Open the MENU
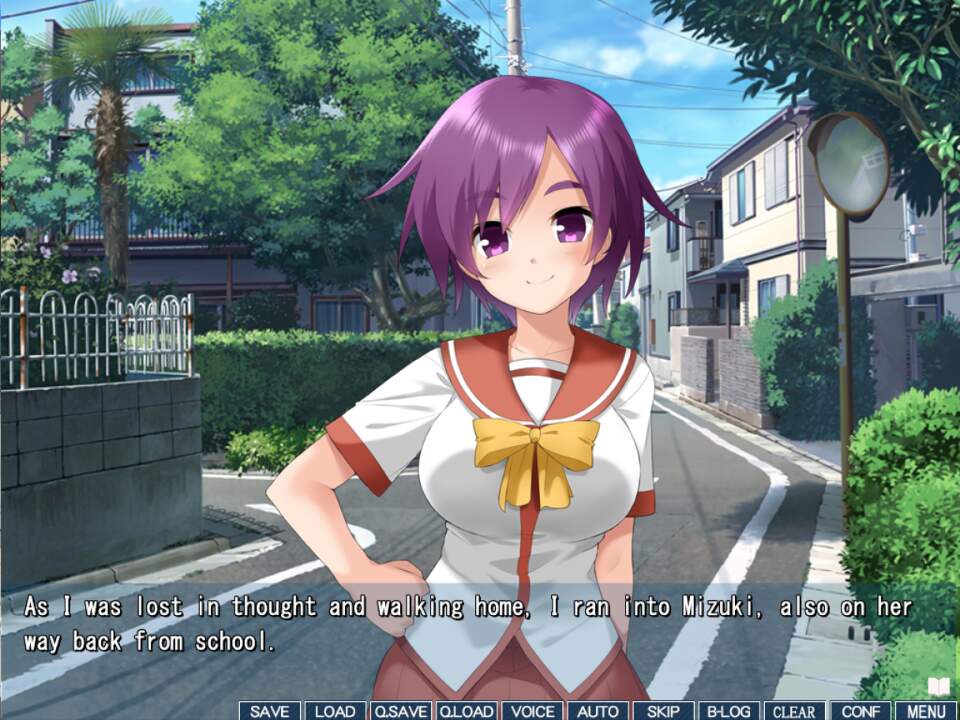This screenshot has height=720, width=960. point(926,711)
